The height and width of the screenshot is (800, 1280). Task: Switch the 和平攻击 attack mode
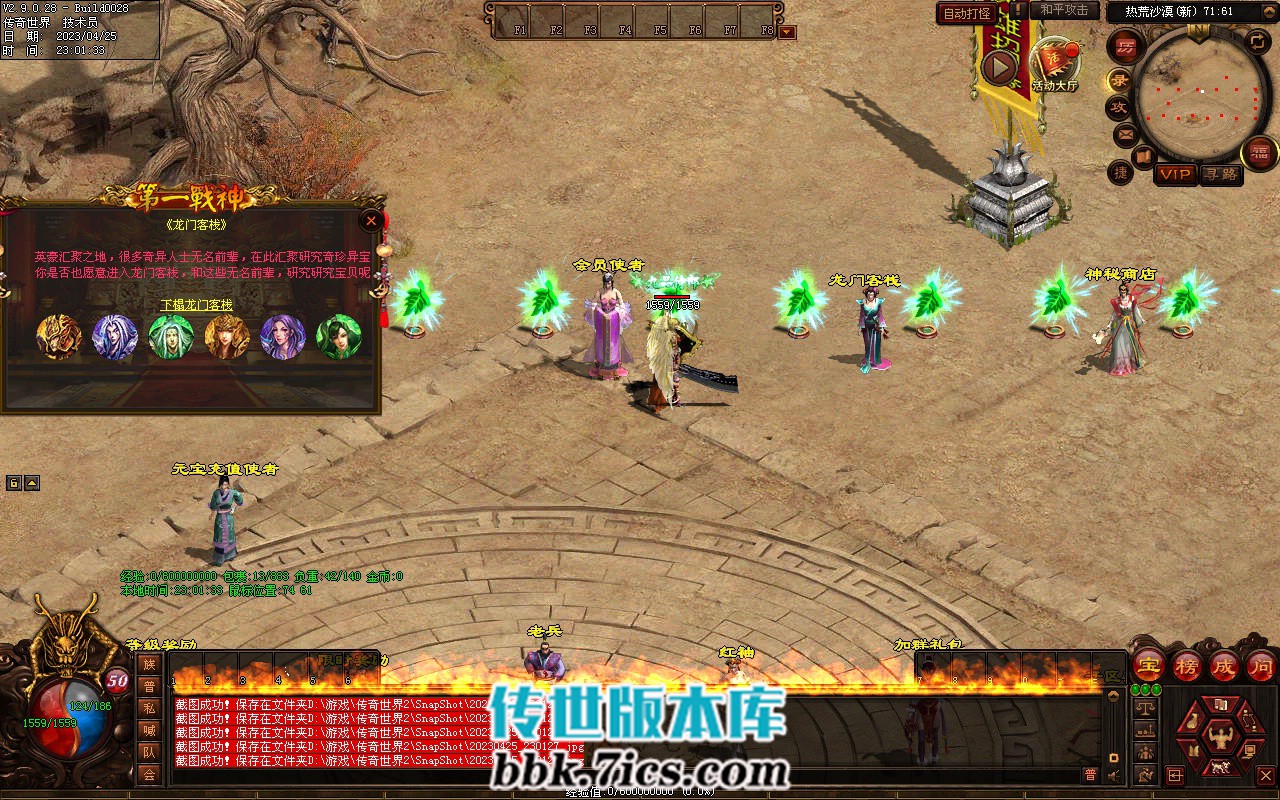[x=1063, y=10]
